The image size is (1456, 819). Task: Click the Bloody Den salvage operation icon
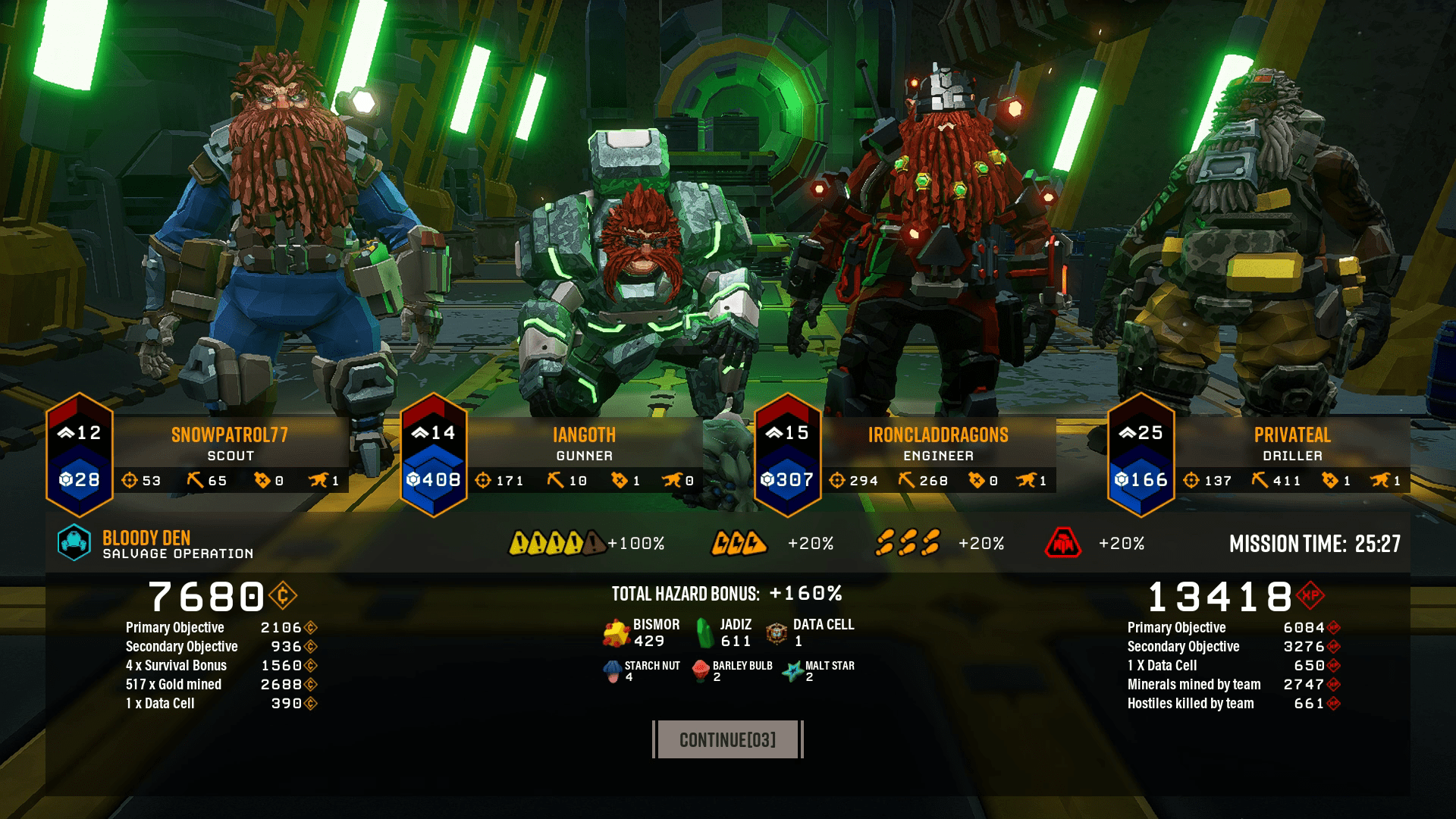(74, 543)
